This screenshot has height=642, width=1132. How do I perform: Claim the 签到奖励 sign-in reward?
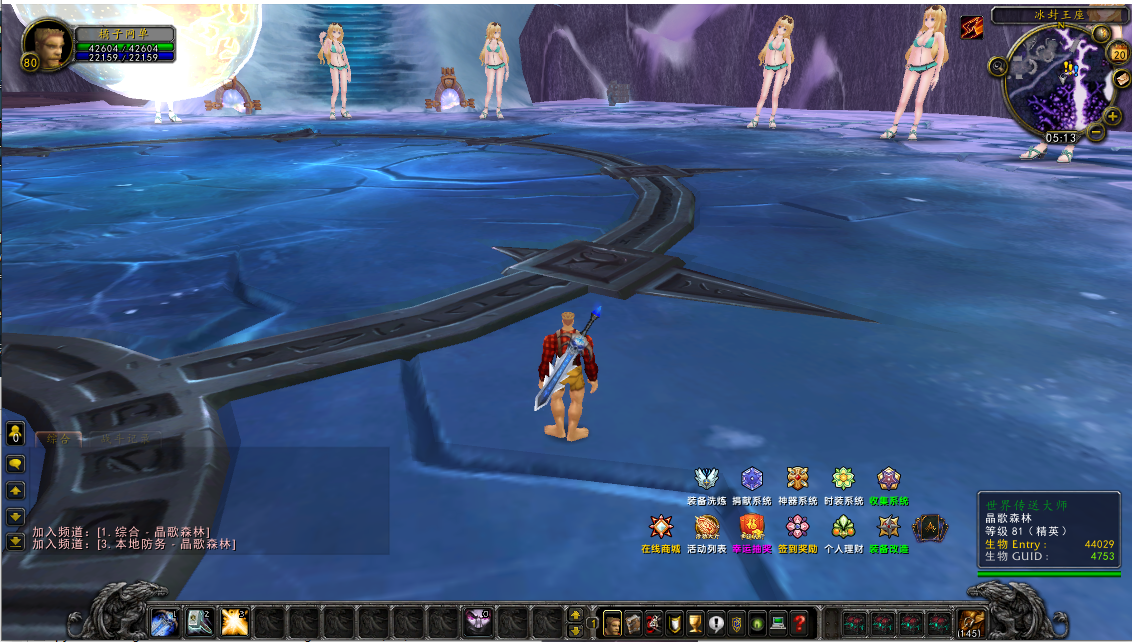click(797, 527)
